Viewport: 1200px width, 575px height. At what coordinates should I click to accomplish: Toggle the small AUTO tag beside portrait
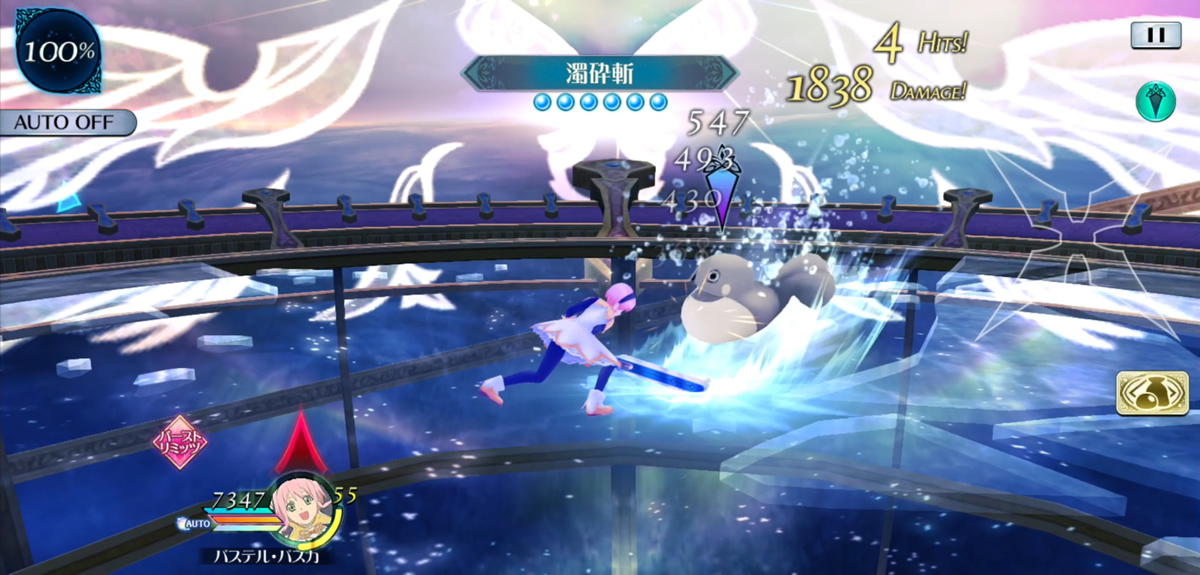[x=196, y=522]
